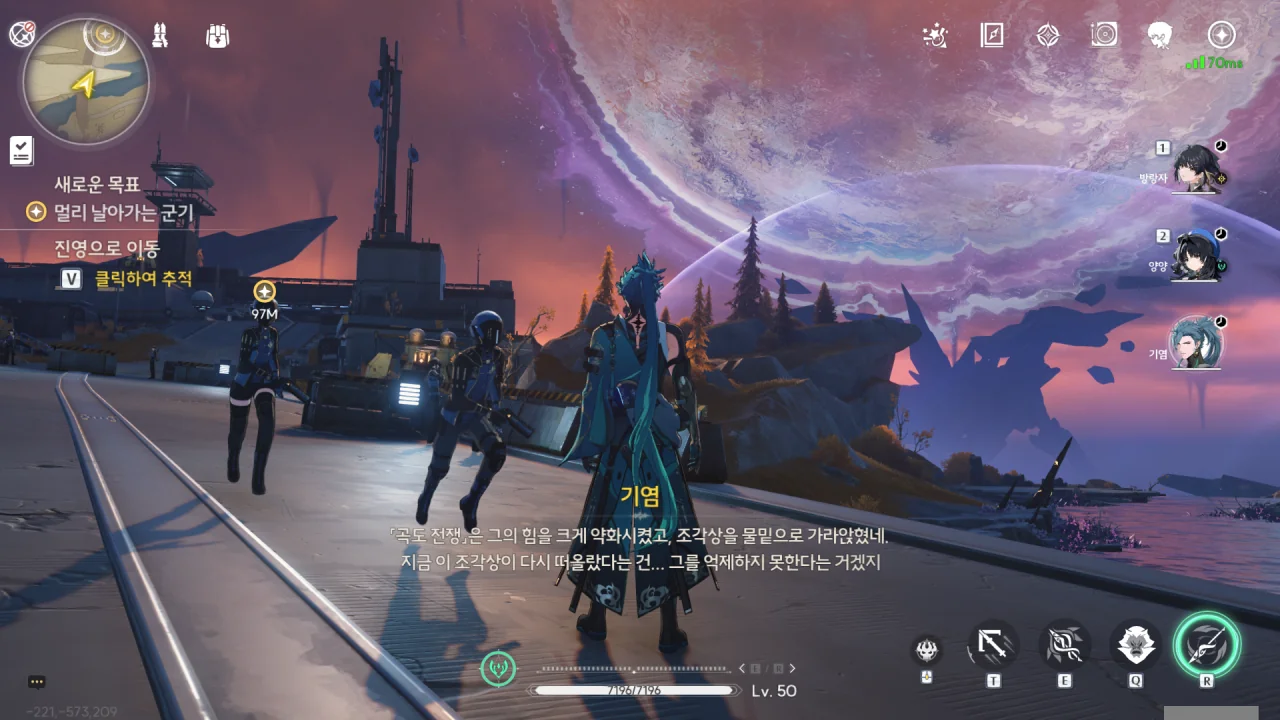Open the twin towers icon
Screen dimensions: 1280x720
(x=160, y=36)
